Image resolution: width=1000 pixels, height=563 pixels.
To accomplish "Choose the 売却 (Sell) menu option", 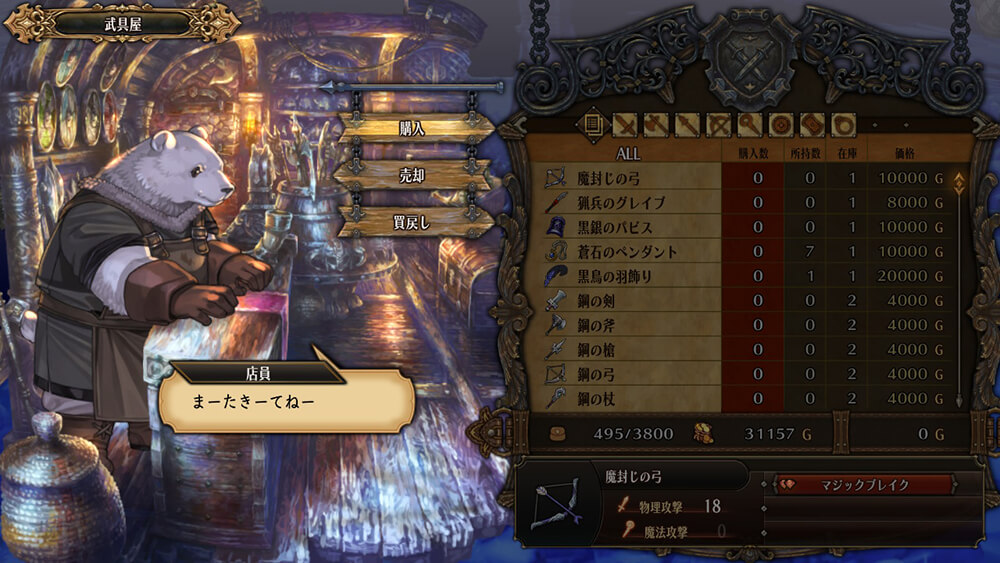I will (x=412, y=174).
